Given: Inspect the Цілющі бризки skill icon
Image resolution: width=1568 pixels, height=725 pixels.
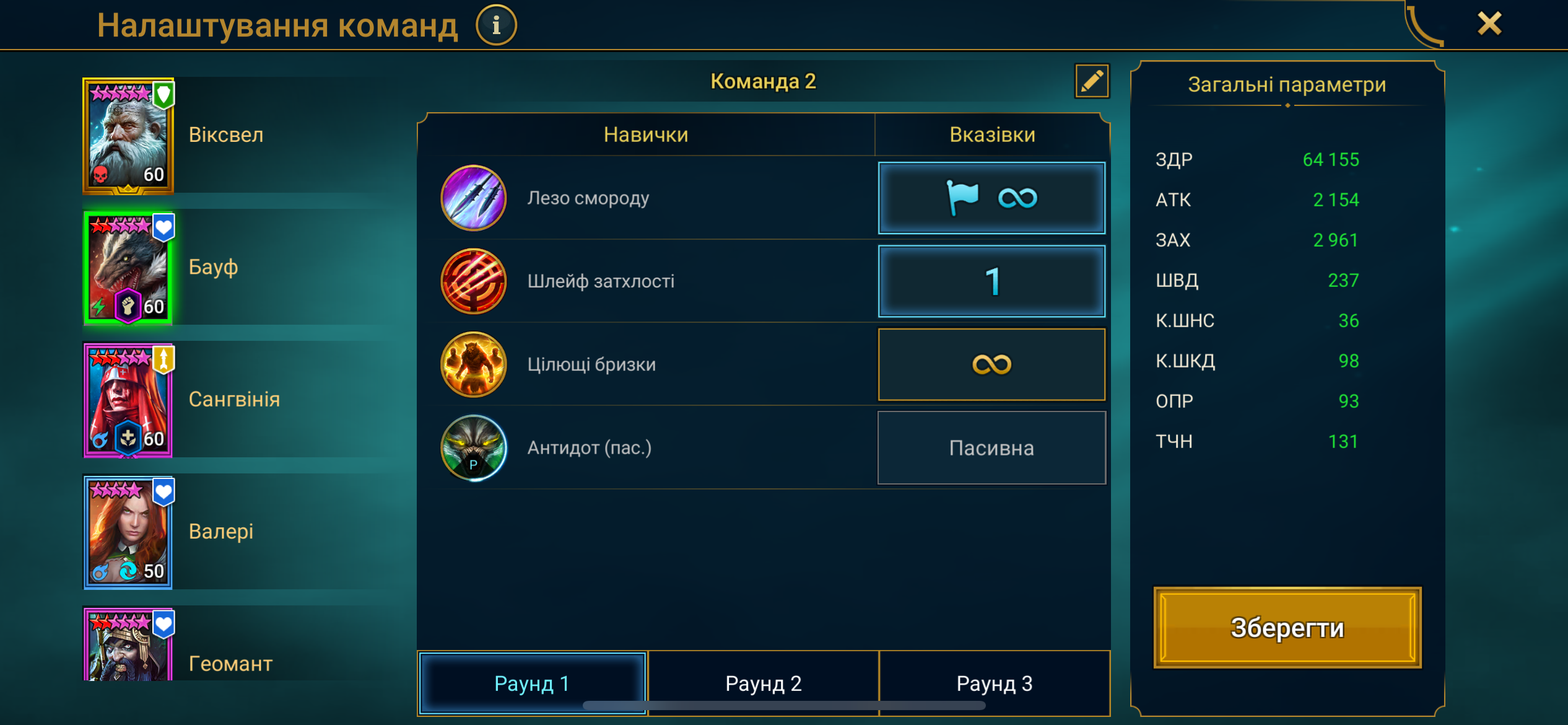Looking at the screenshot, I should point(474,364).
